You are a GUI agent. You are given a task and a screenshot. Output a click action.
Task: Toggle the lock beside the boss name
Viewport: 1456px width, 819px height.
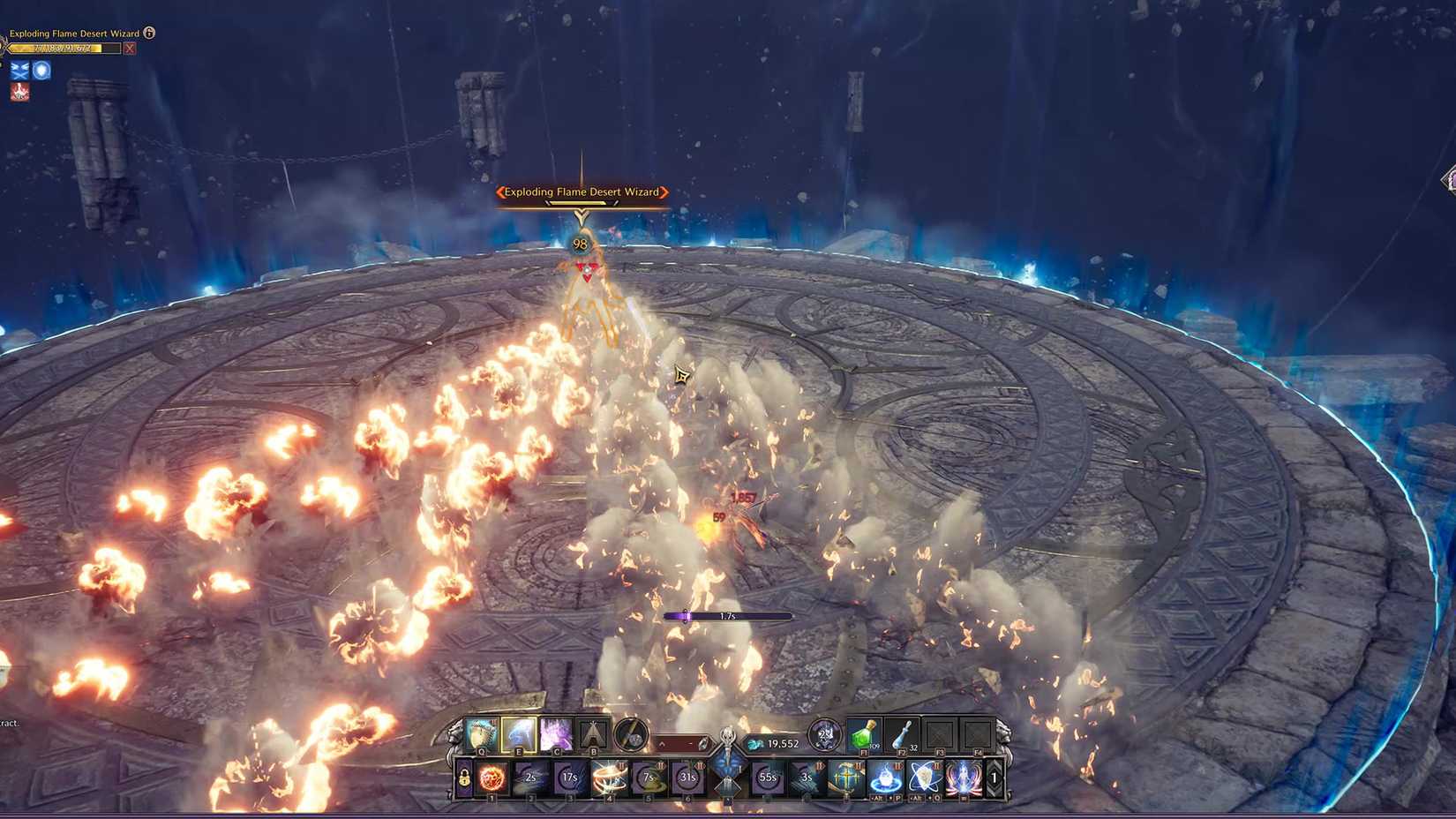(148, 33)
